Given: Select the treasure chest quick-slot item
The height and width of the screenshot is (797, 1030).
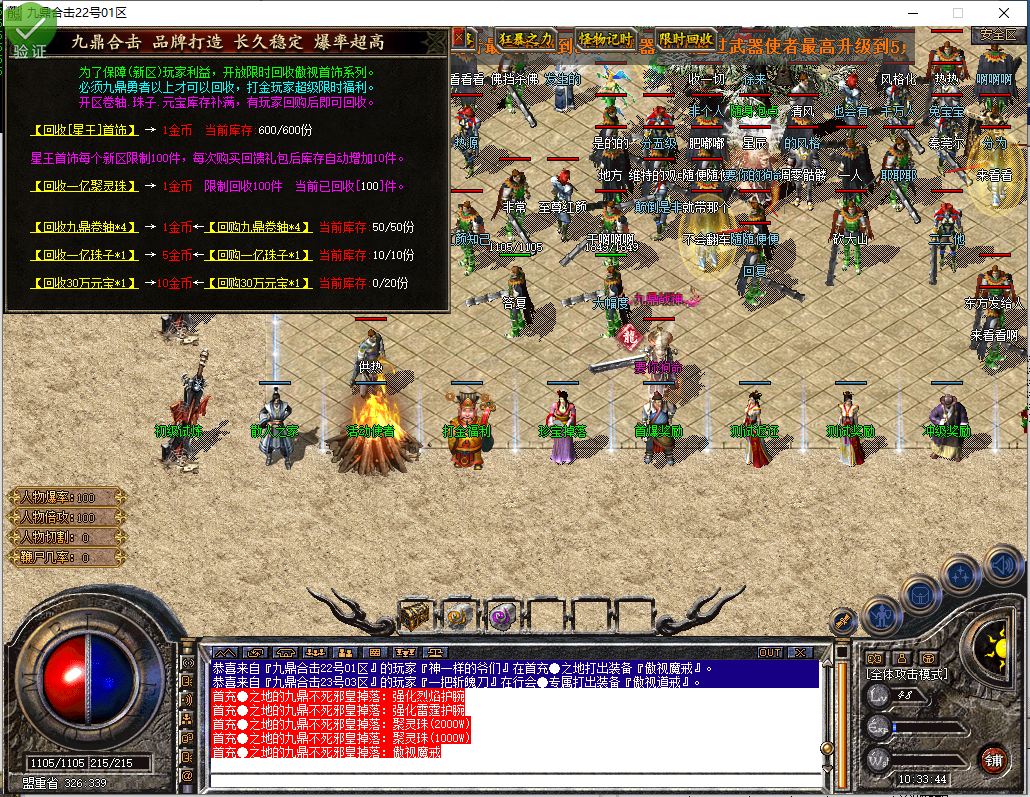Looking at the screenshot, I should click(414, 615).
